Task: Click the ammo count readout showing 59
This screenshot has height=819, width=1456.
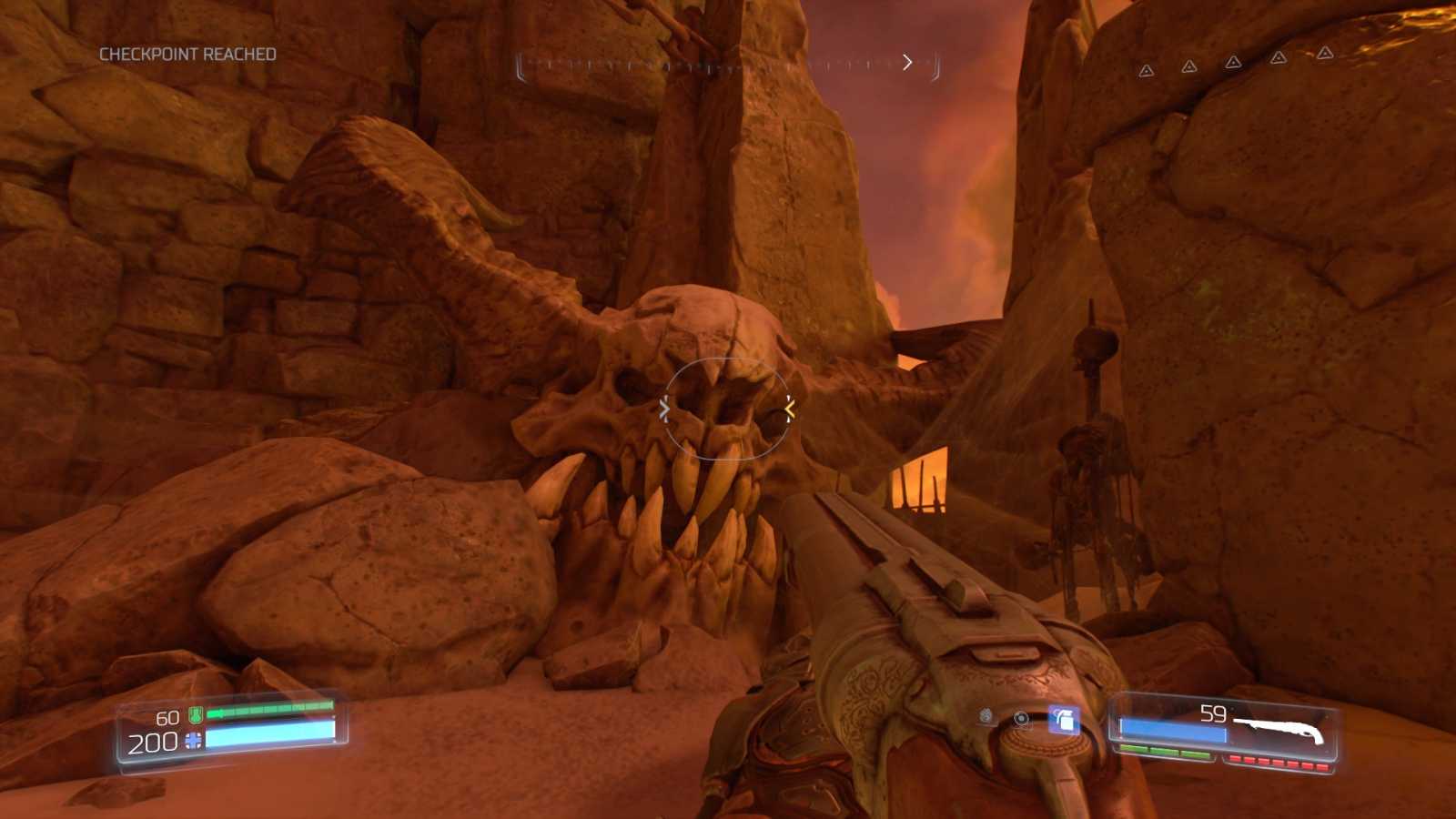Action: 1212,713
